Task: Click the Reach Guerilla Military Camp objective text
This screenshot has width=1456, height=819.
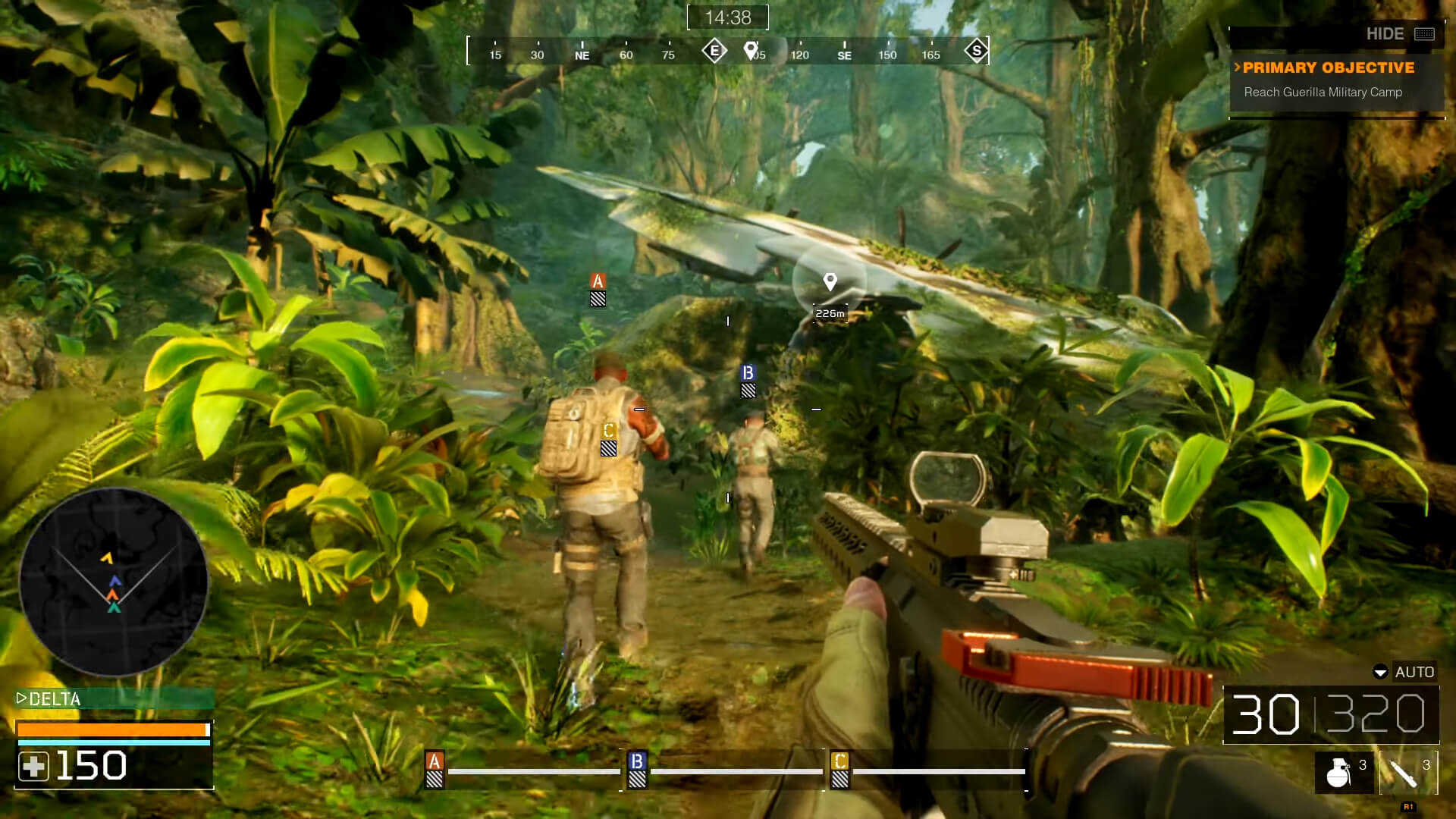Action: (1323, 92)
